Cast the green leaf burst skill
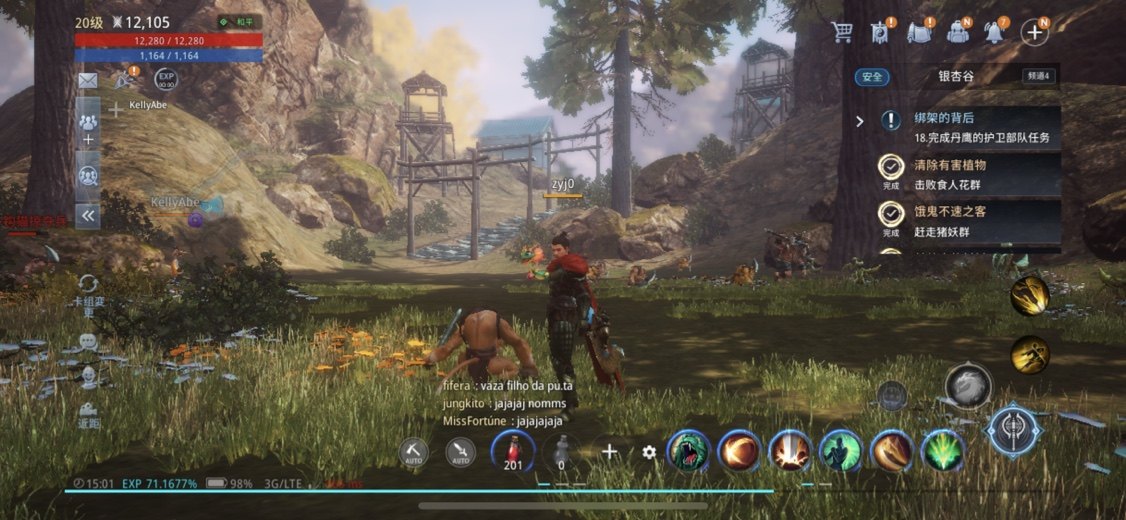 [x=942, y=451]
